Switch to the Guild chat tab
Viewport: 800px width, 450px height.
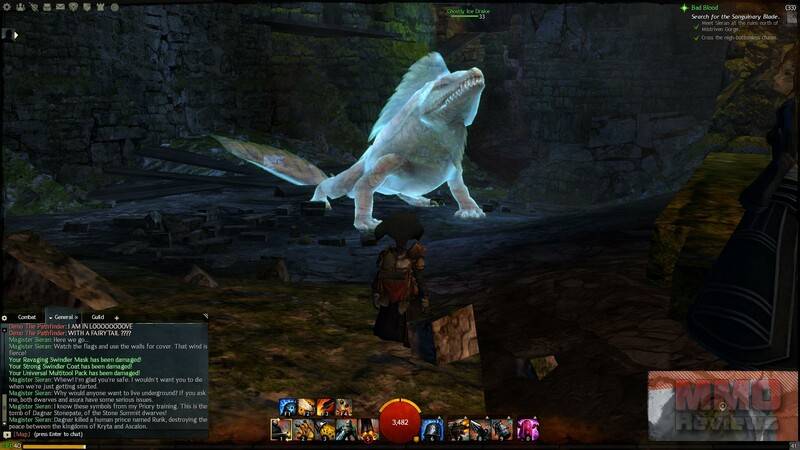coord(97,317)
